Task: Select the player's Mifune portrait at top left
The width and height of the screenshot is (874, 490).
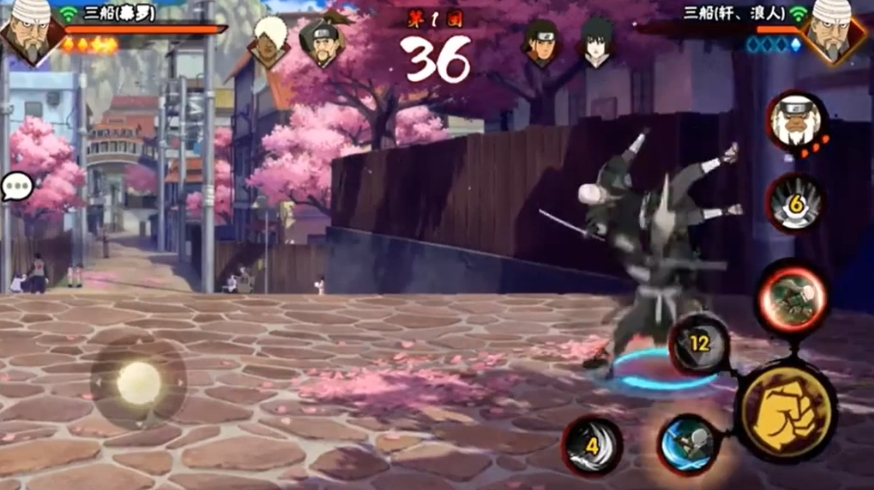Action: pyautogui.click(x=27, y=30)
